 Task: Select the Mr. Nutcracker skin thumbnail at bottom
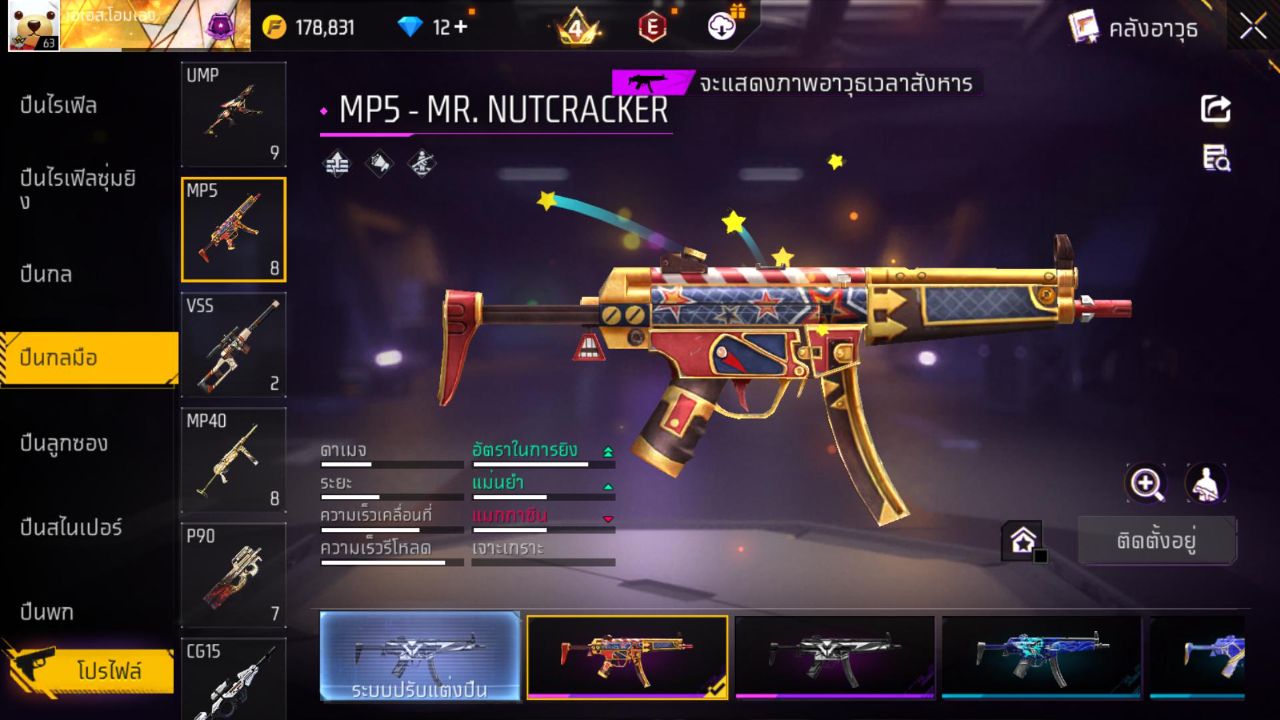(x=628, y=657)
